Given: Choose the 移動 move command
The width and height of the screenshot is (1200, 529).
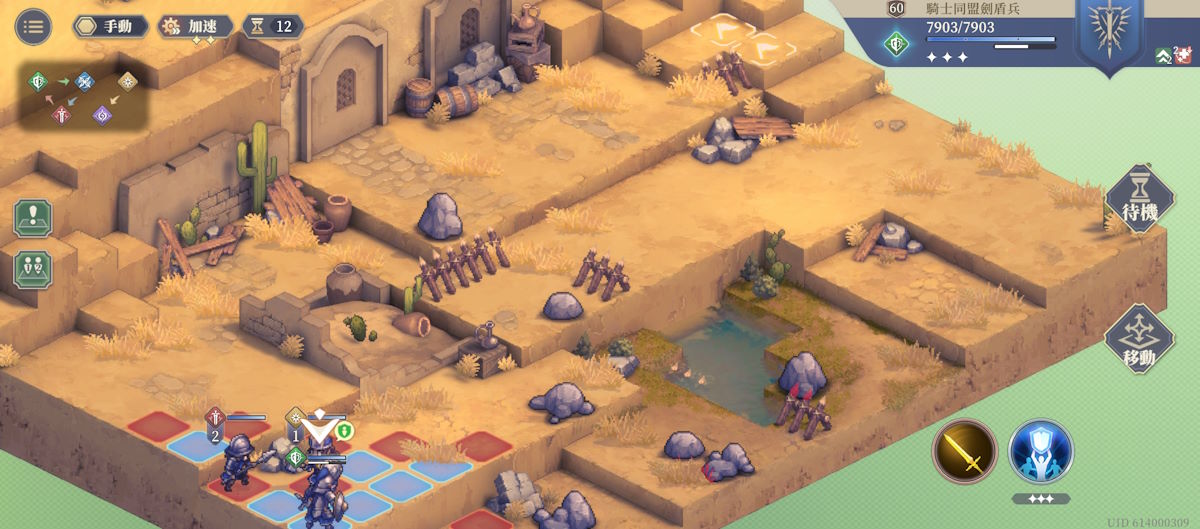Looking at the screenshot, I should pyautogui.click(x=1139, y=340).
